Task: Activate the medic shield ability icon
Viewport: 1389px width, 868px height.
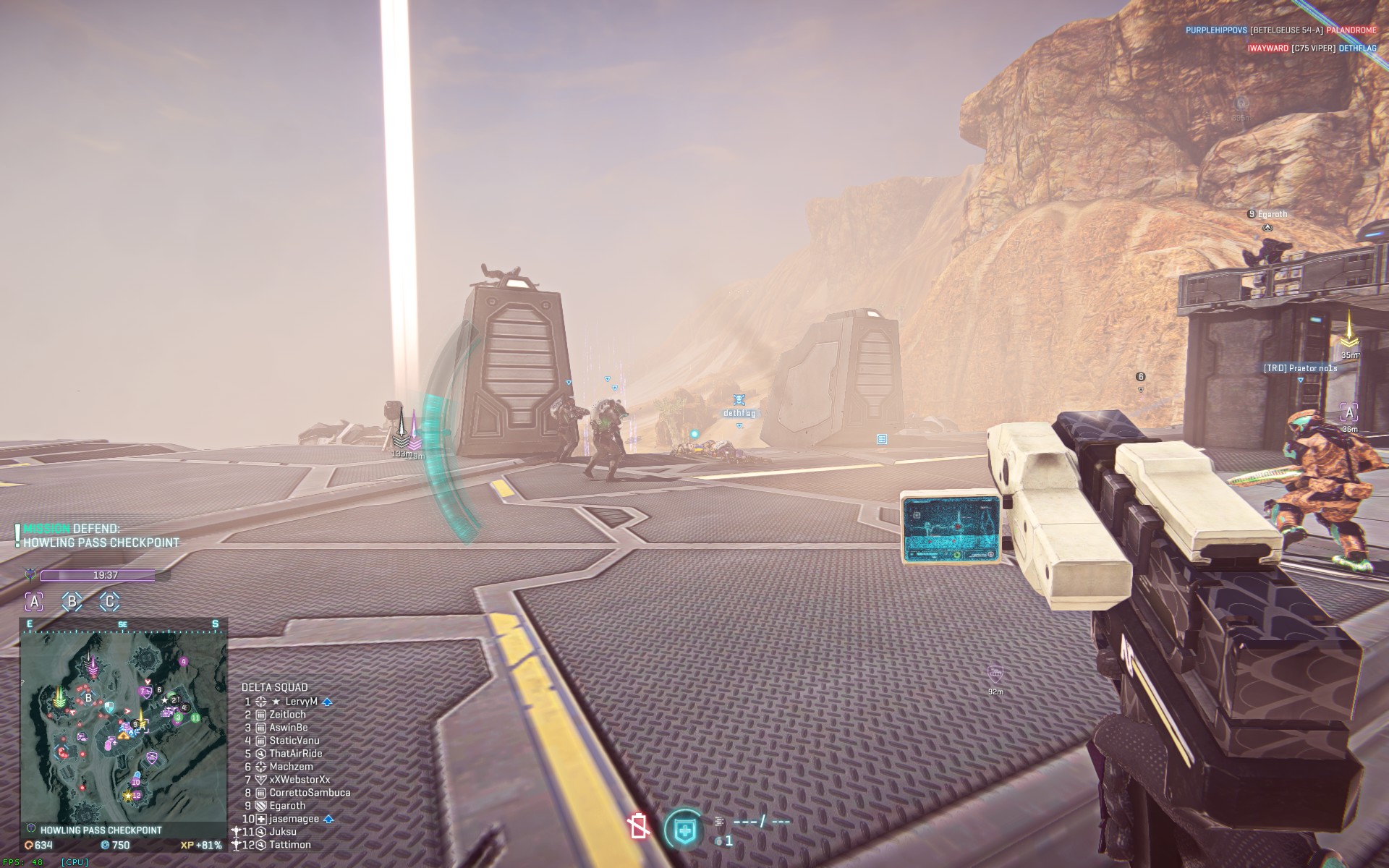Action: 684,829
